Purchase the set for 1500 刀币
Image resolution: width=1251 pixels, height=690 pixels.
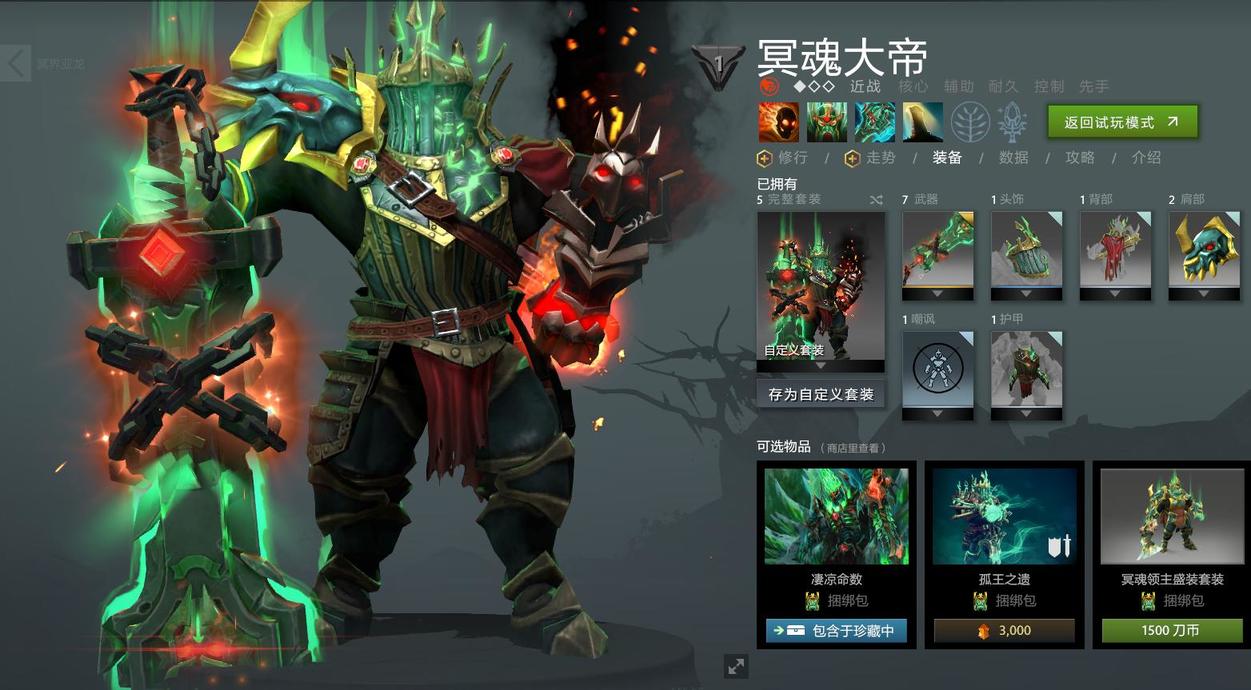pyautogui.click(x=1171, y=631)
